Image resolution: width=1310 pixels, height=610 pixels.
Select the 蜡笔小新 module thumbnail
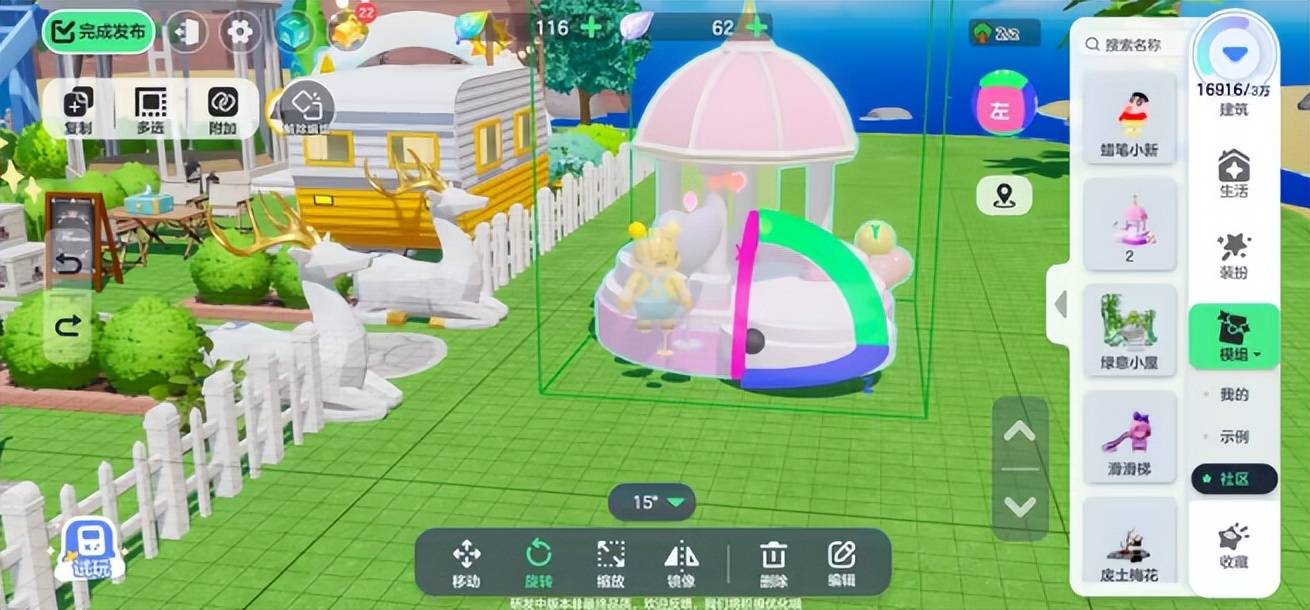[1131, 117]
